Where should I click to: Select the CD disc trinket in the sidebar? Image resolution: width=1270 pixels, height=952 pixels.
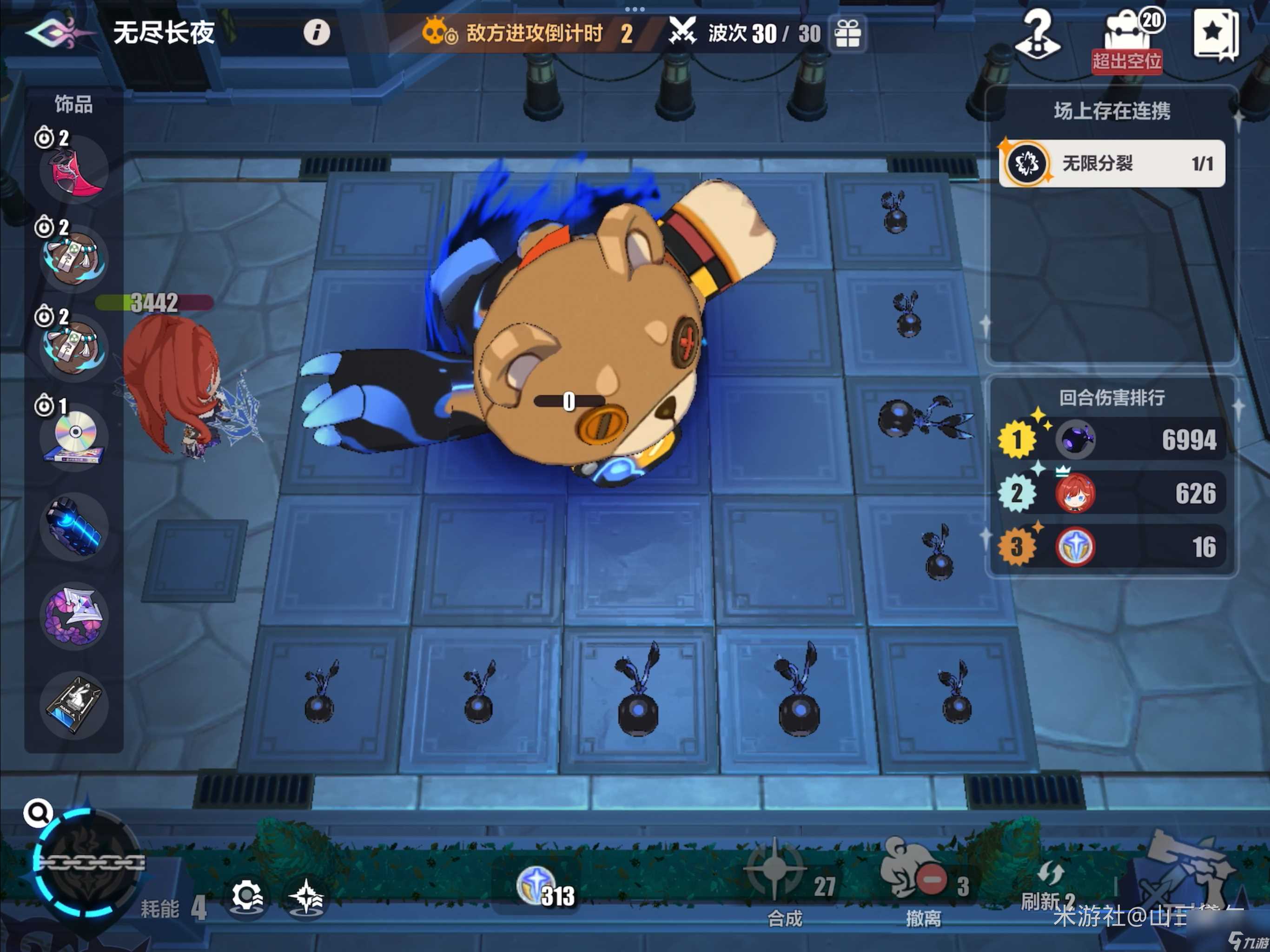[75, 439]
